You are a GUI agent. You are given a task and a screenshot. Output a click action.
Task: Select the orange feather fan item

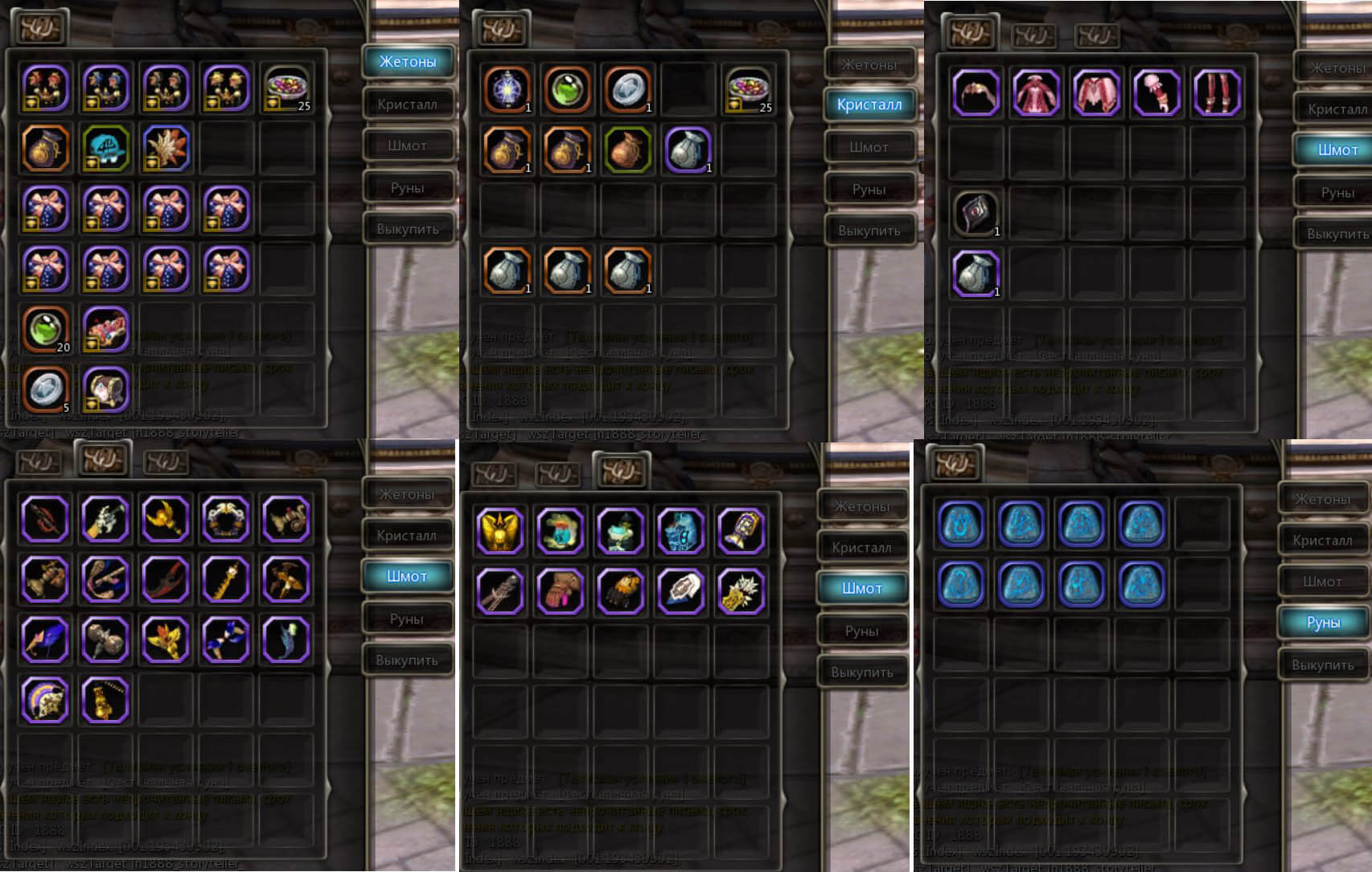[166, 148]
